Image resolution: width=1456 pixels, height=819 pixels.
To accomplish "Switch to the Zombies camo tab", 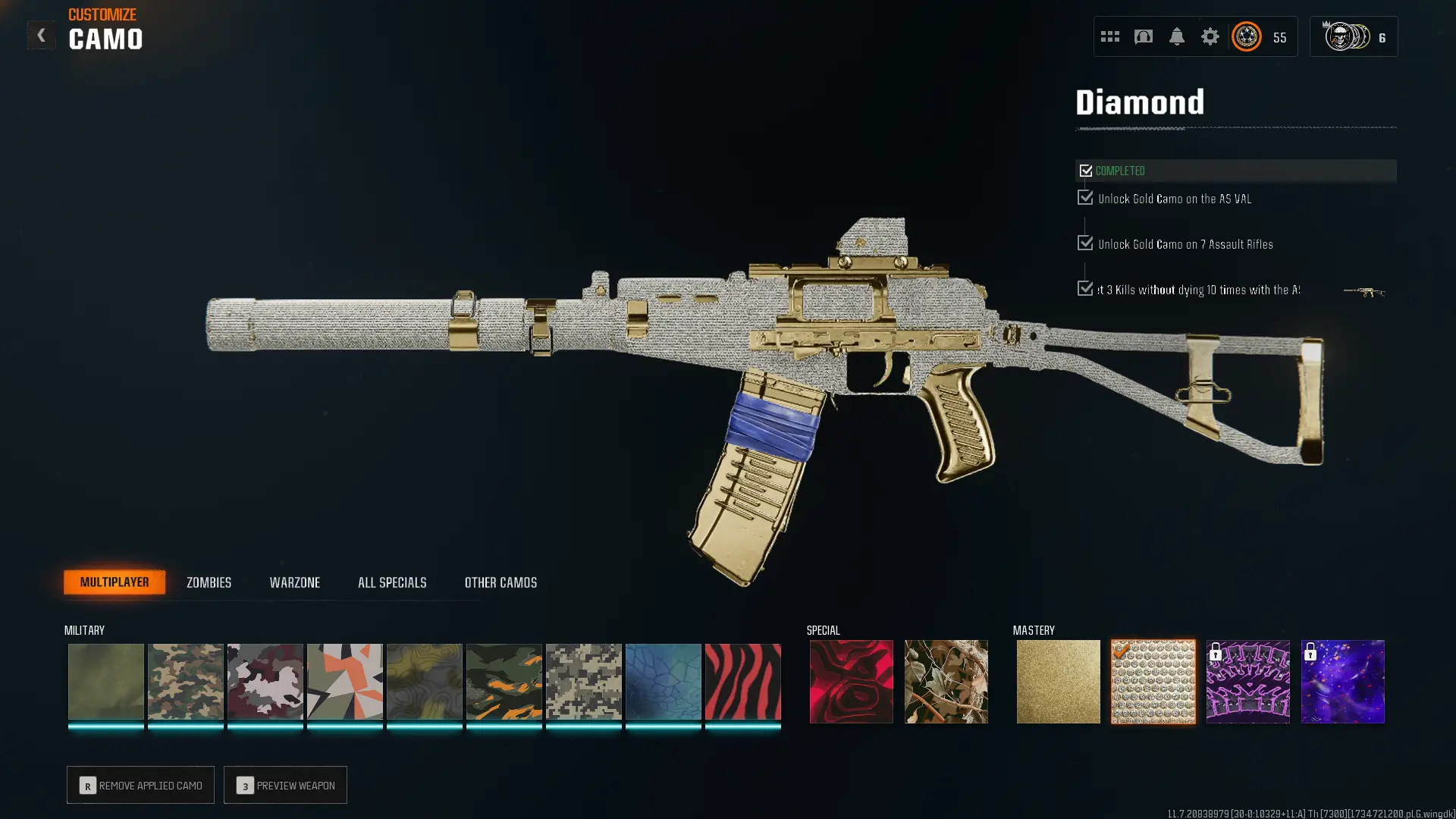I will [209, 582].
